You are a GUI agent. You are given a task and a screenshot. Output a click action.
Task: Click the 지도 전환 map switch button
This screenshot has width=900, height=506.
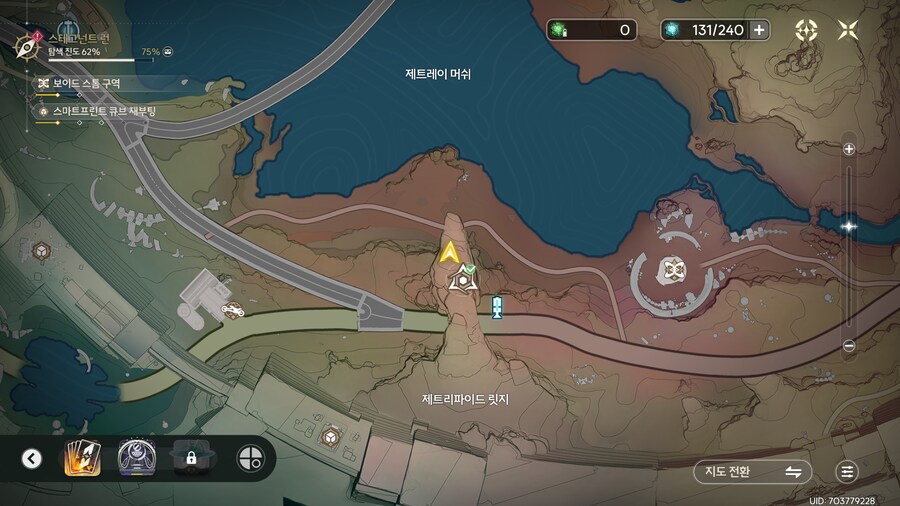tap(752, 472)
